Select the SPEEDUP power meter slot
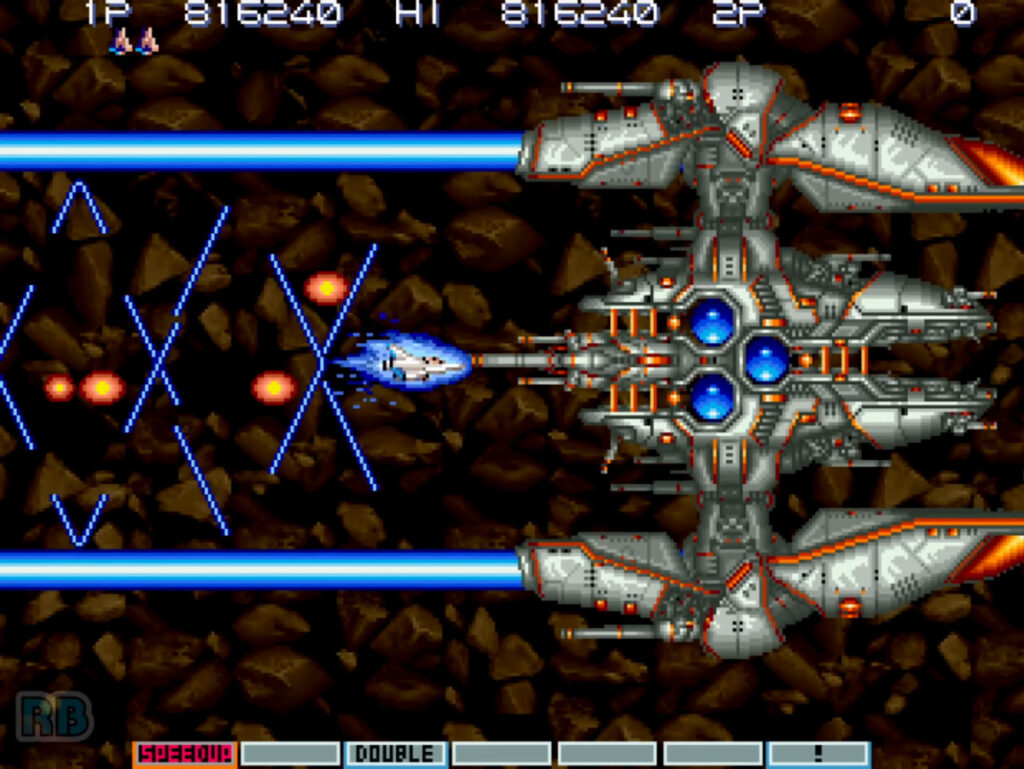This screenshot has width=1024, height=769. pos(185,754)
